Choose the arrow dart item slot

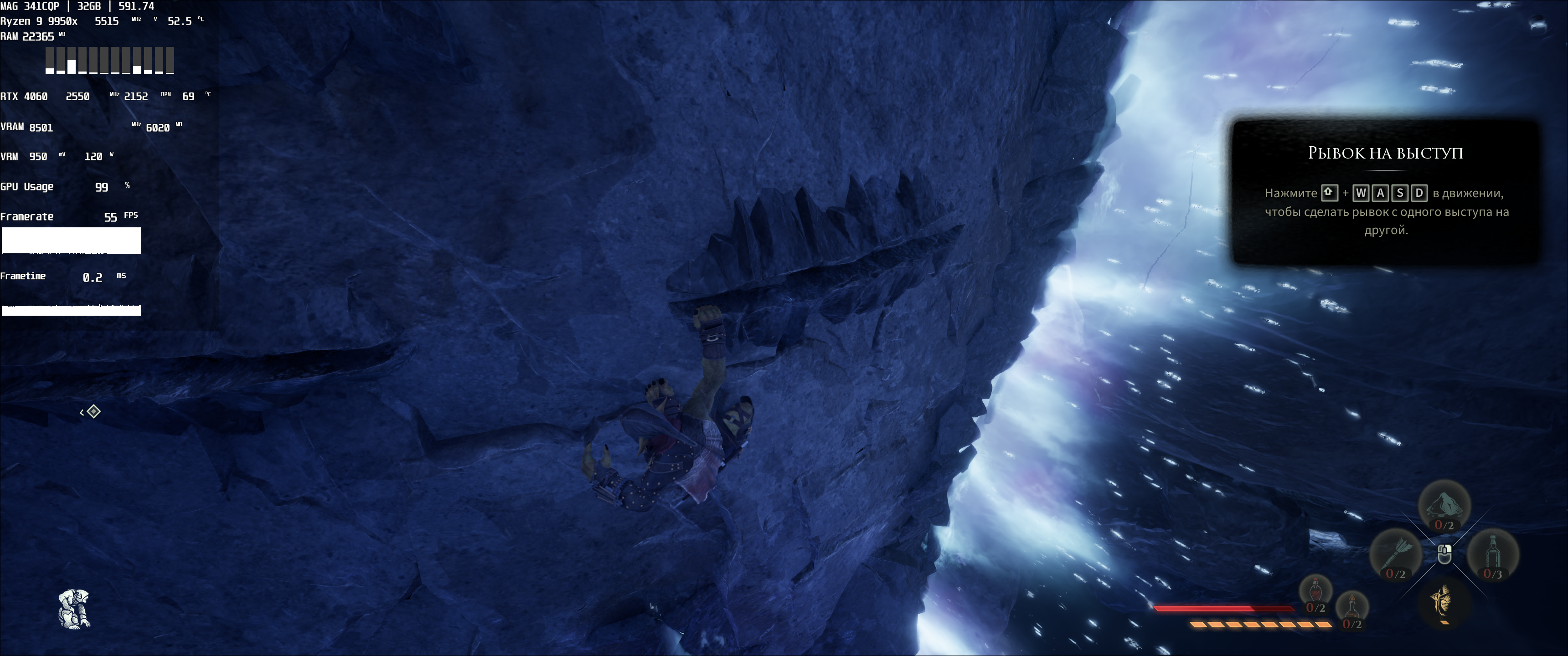coord(1395,554)
